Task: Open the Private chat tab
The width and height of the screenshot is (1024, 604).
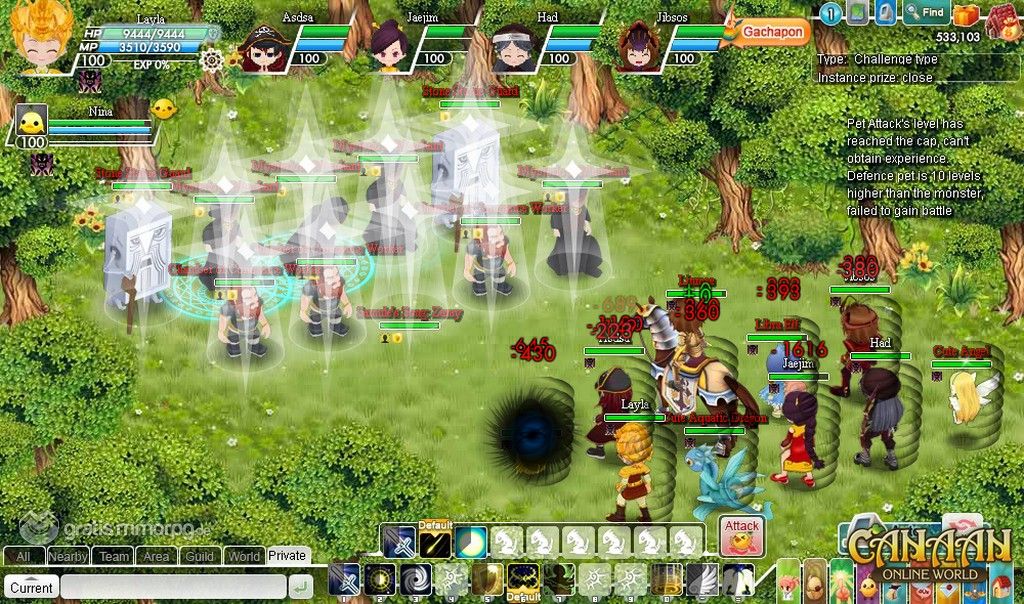Action: click(x=287, y=556)
